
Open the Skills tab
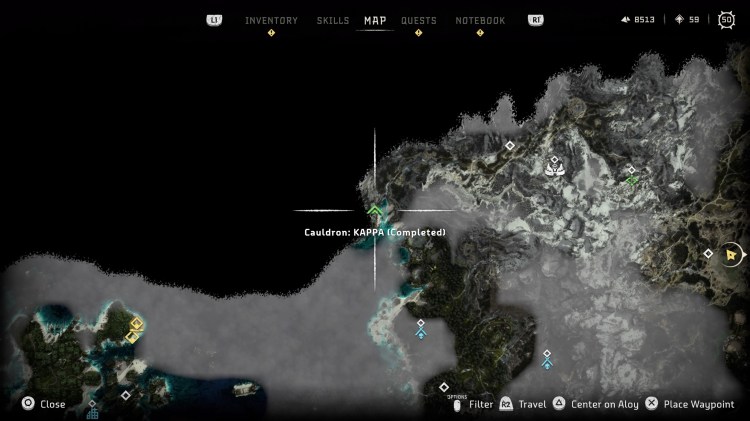tap(332, 20)
